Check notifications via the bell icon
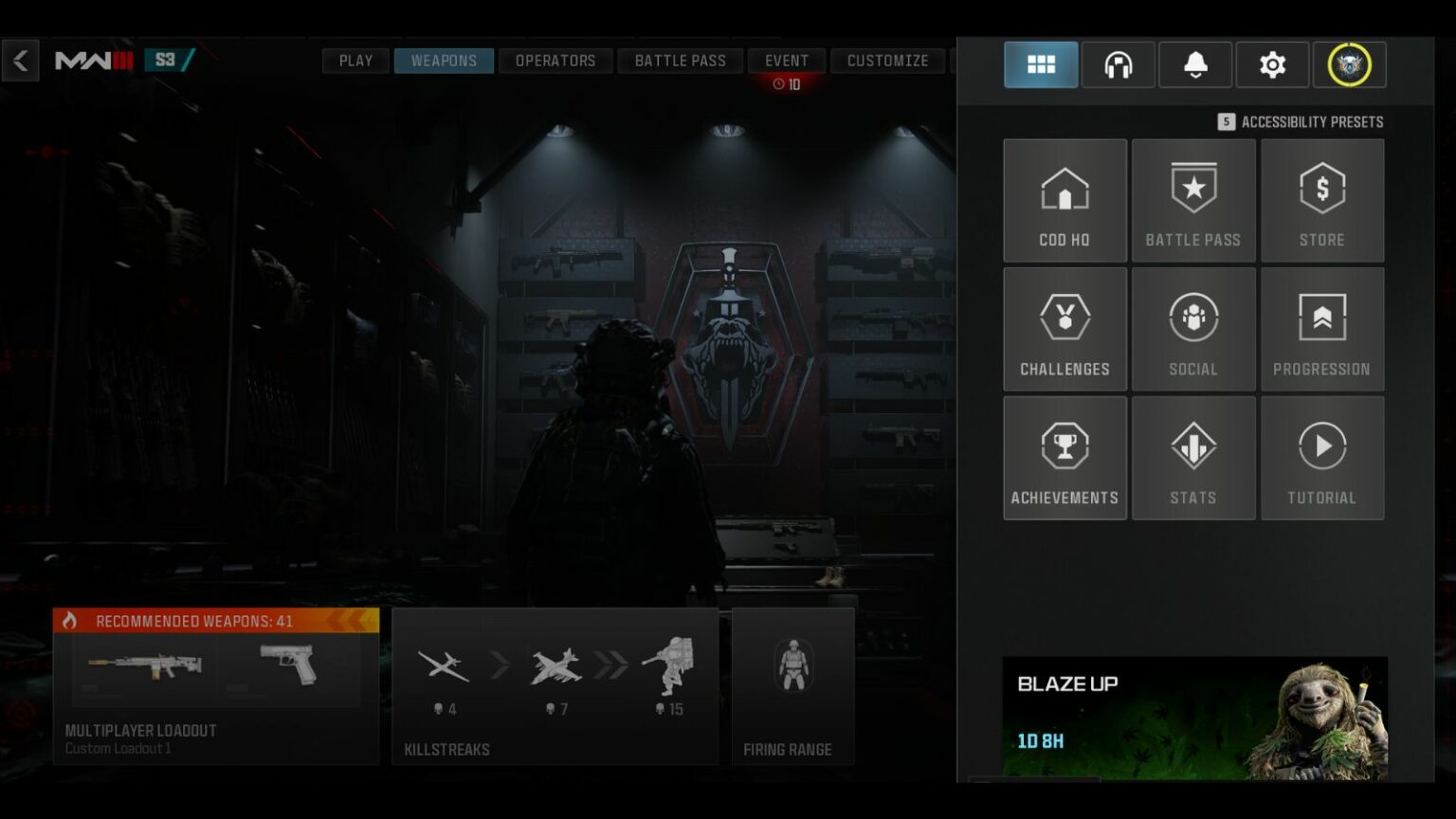1456x819 pixels. pyautogui.click(x=1195, y=64)
